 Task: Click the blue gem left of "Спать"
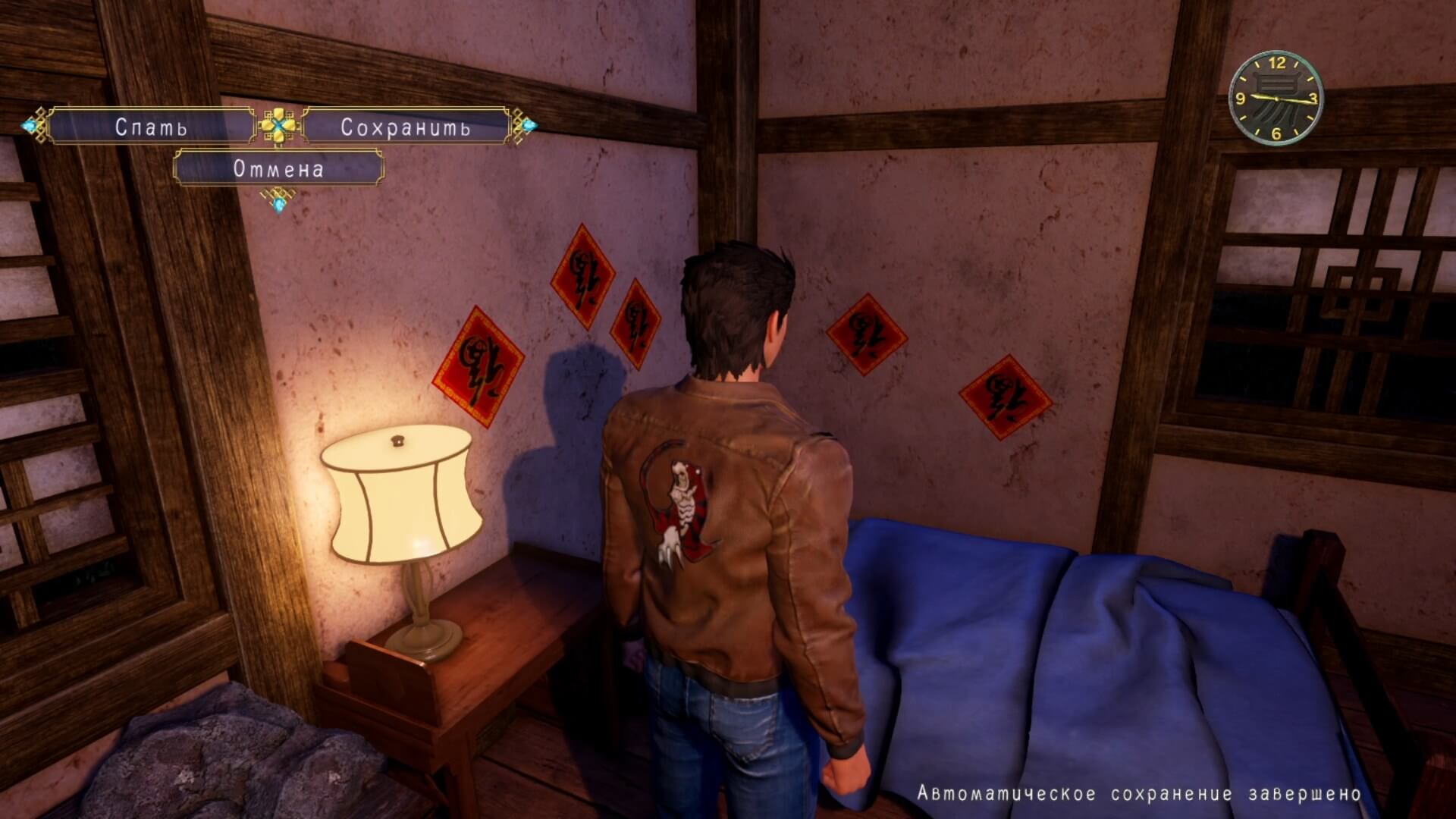[31, 126]
